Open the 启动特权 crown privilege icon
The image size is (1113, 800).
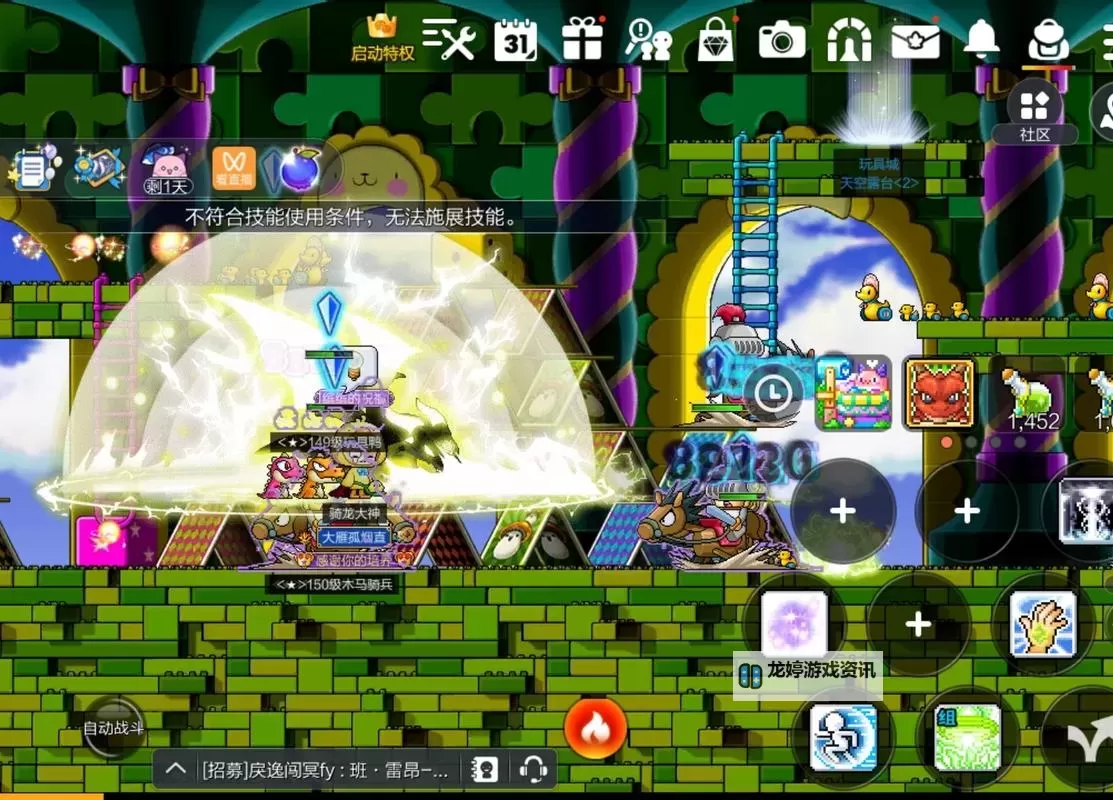click(x=382, y=38)
